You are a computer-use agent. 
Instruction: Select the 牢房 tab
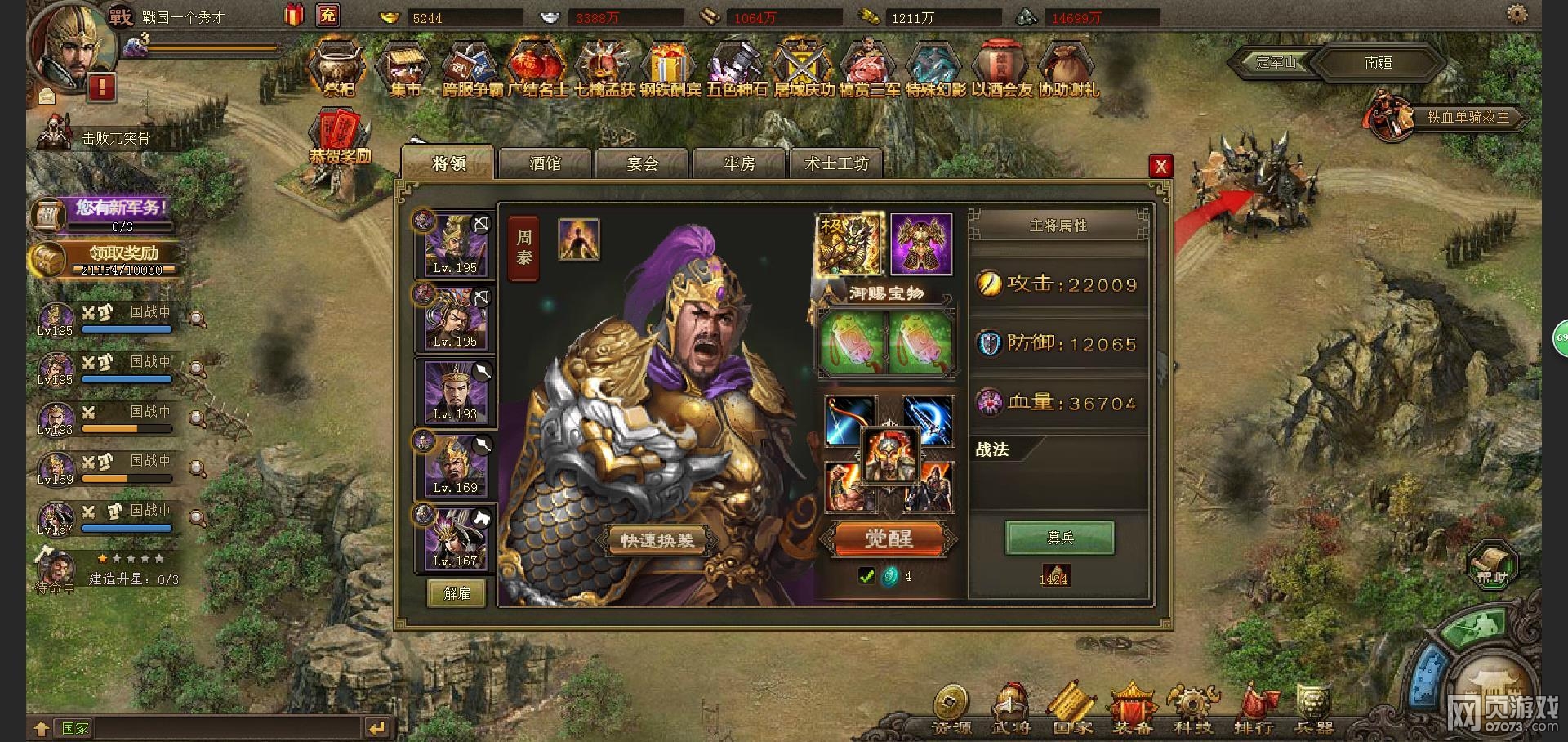739,163
